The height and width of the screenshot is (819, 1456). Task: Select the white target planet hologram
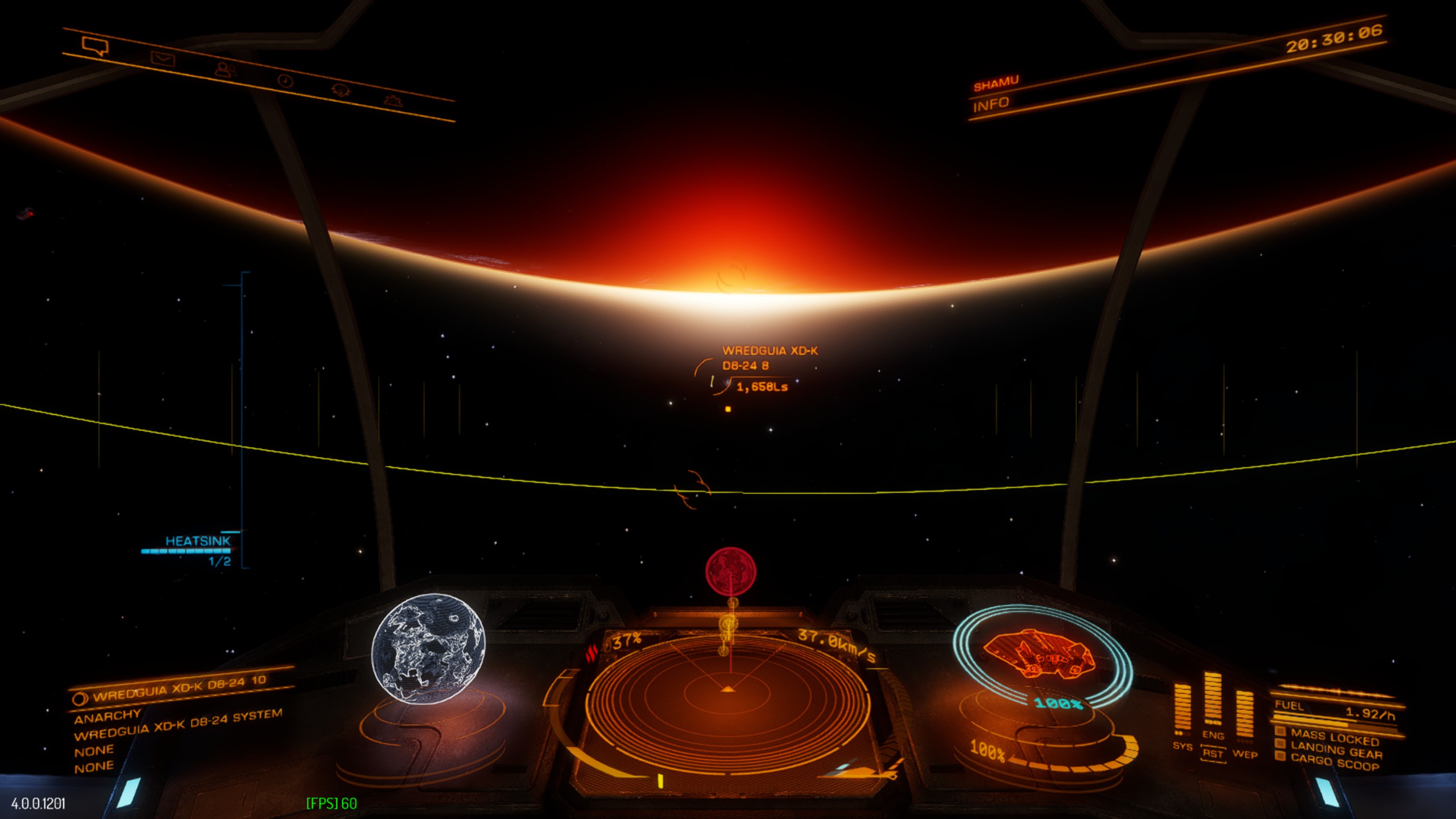click(x=428, y=648)
